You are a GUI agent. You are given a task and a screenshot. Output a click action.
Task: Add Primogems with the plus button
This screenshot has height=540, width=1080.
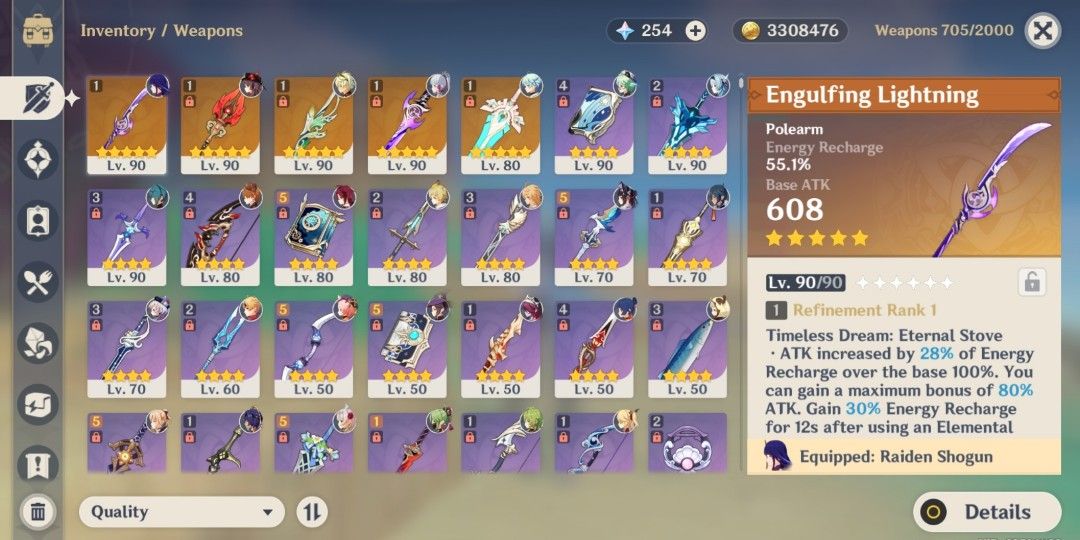696,31
